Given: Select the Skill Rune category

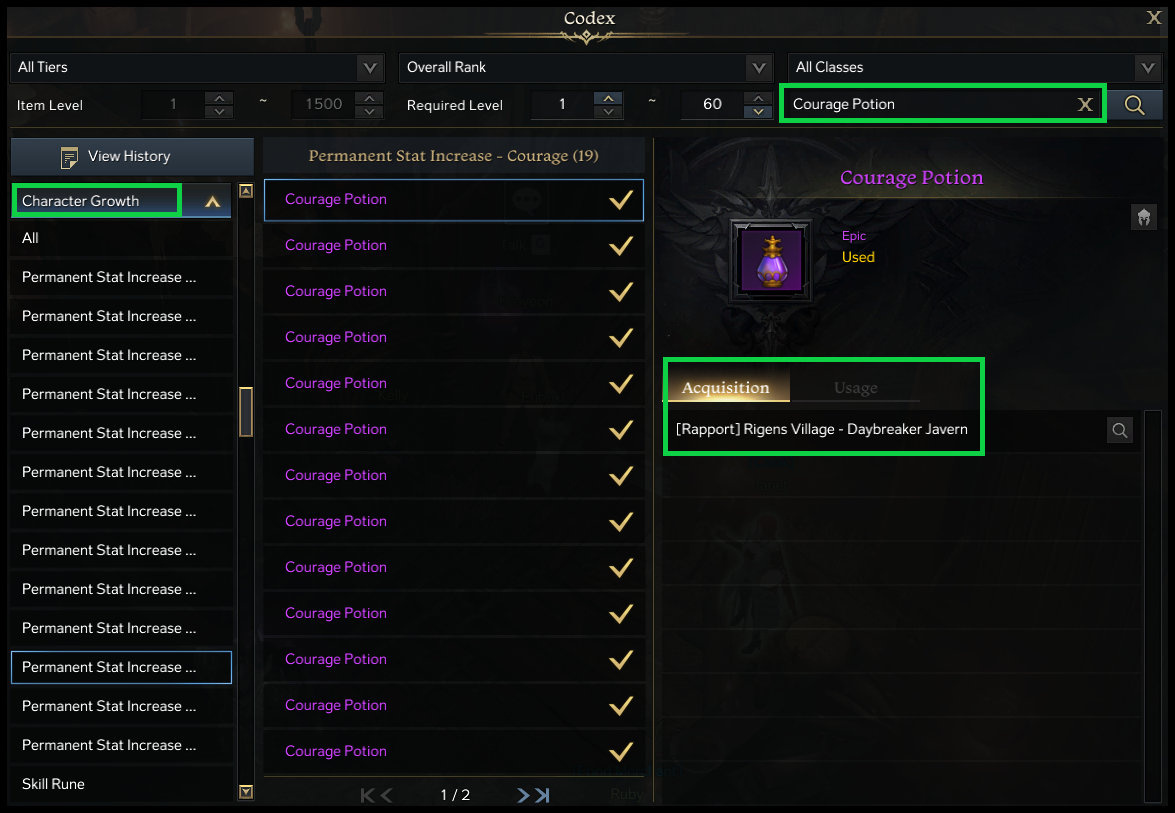Looking at the screenshot, I should 54,784.
